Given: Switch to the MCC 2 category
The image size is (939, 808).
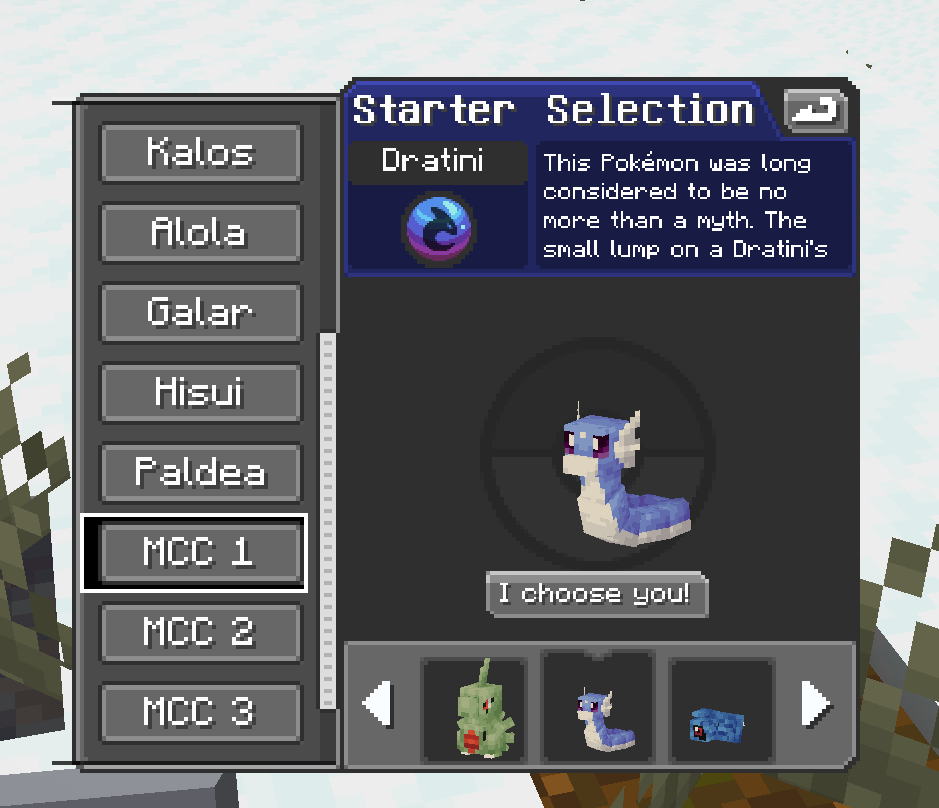Looking at the screenshot, I should pyautogui.click(x=201, y=633).
